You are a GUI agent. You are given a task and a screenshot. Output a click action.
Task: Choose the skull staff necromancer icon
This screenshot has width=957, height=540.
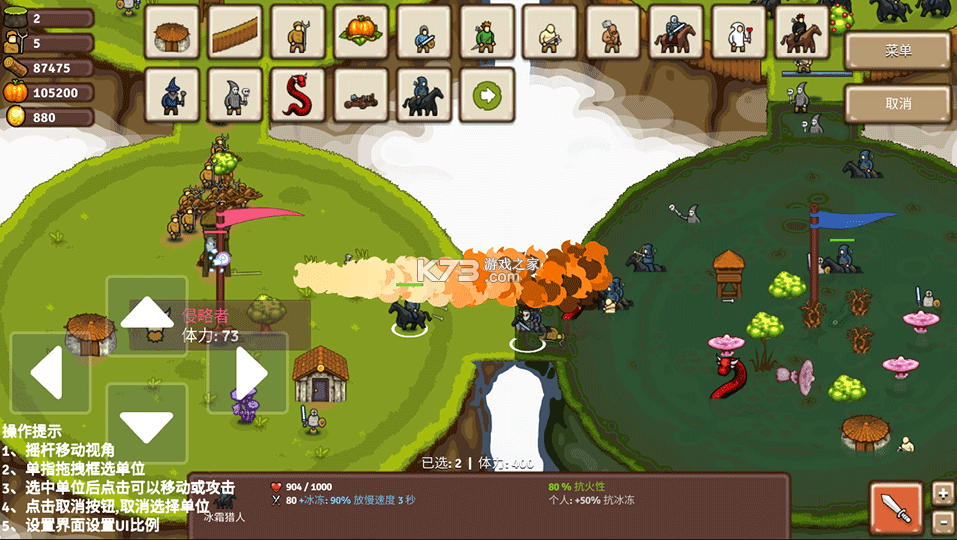coord(236,95)
